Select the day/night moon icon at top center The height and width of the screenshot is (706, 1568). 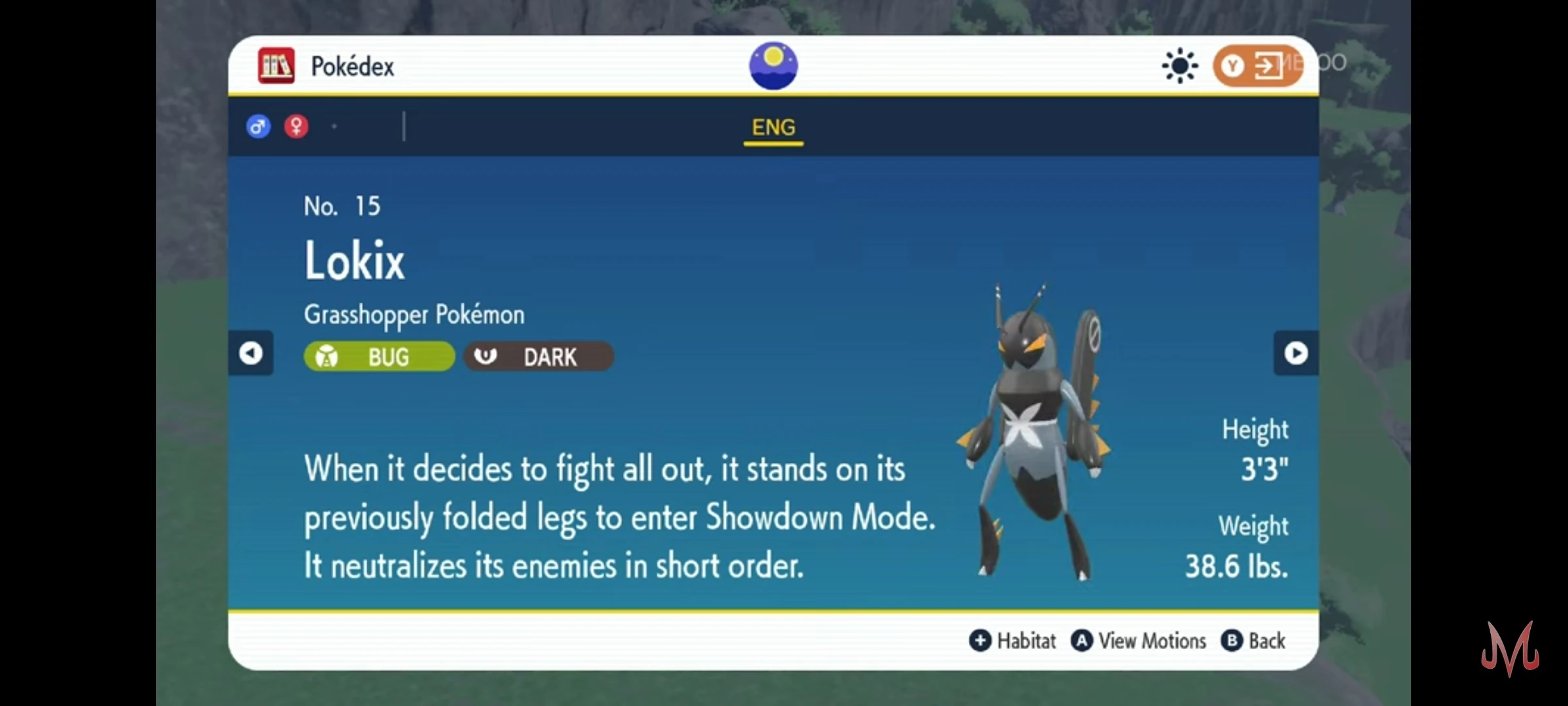(x=773, y=65)
